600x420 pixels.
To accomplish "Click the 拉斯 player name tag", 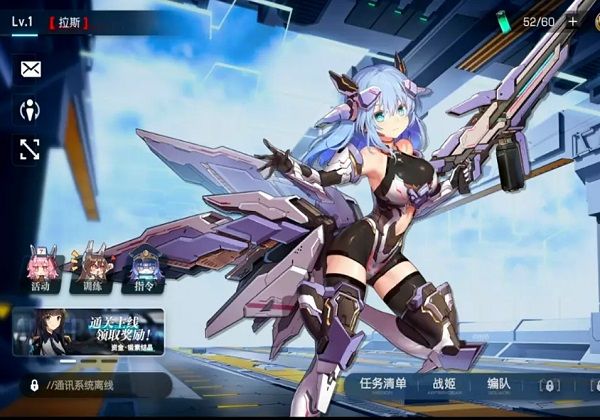I will point(69,21).
